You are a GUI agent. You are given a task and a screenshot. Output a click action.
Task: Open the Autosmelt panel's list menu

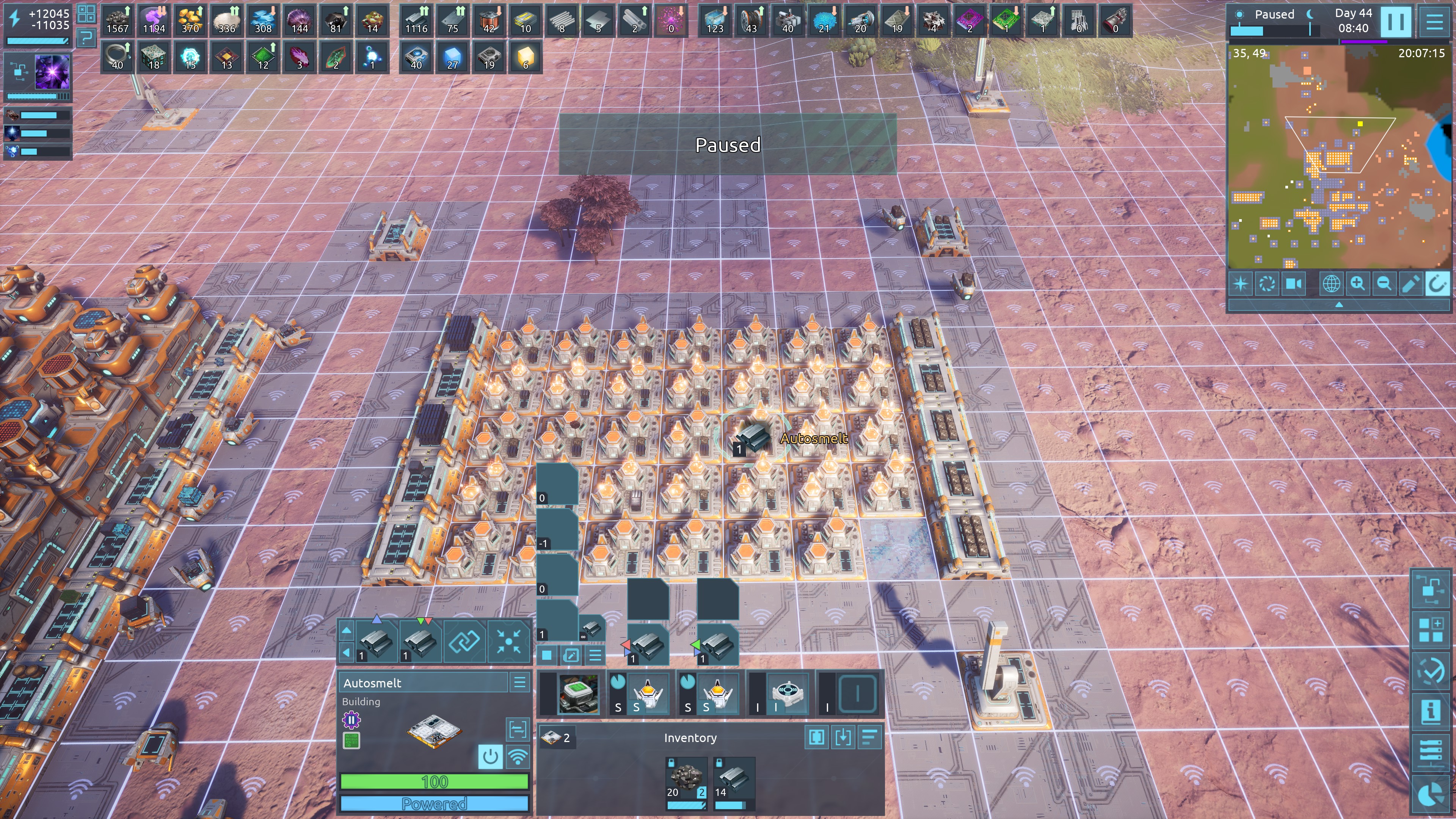(519, 682)
